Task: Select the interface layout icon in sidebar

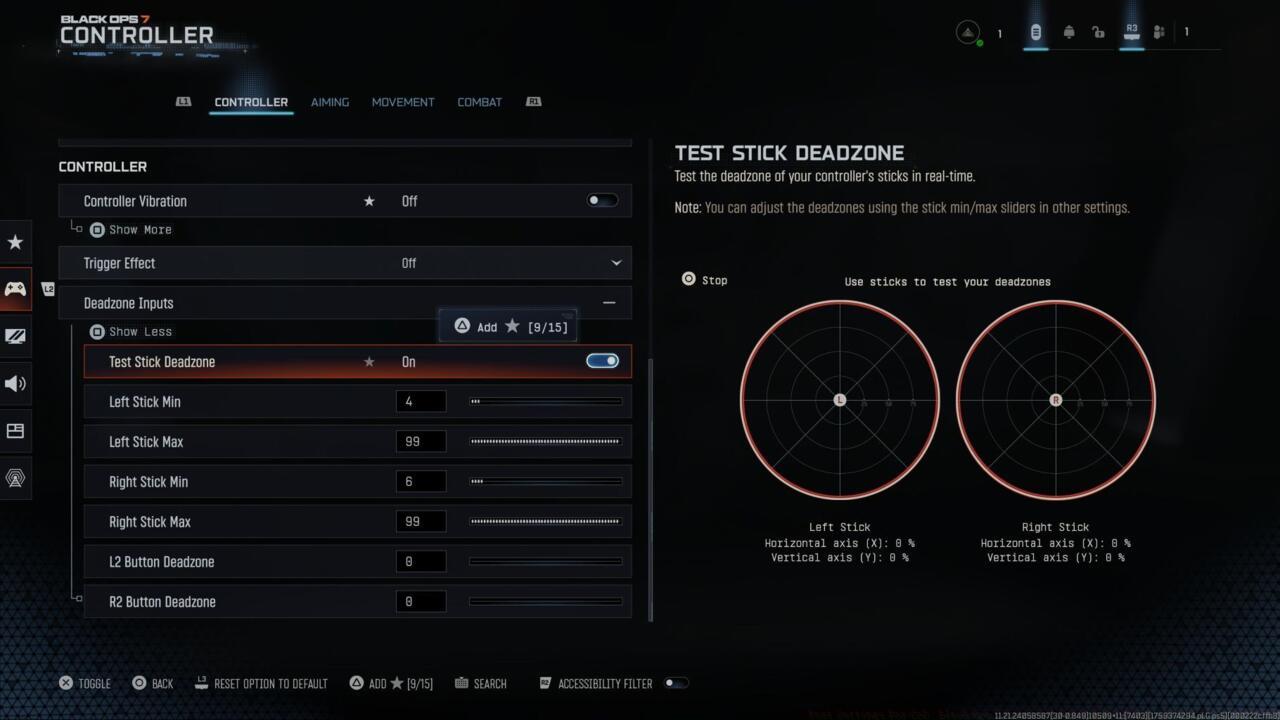Action: point(15,430)
